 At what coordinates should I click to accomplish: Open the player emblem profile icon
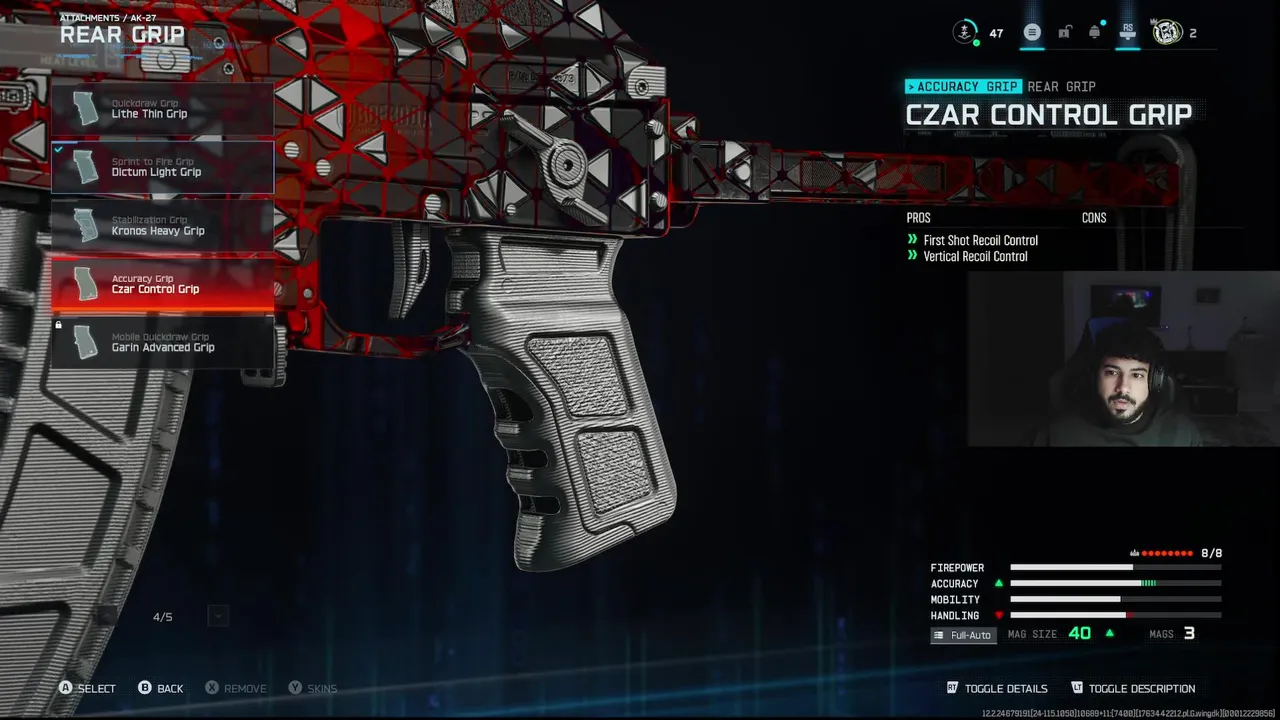click(x=1167, y=33)
